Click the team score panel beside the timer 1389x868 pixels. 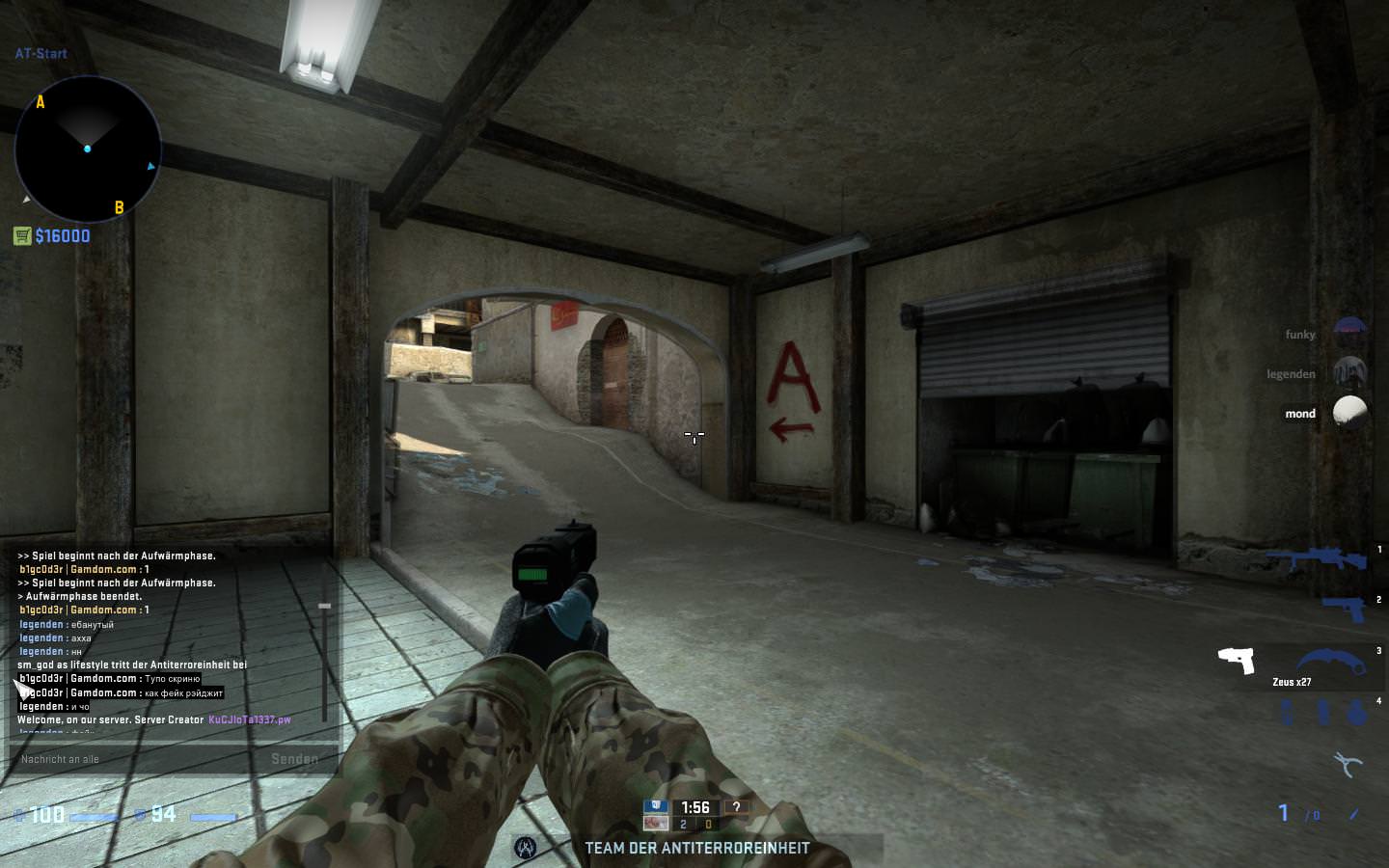(695, 824)
